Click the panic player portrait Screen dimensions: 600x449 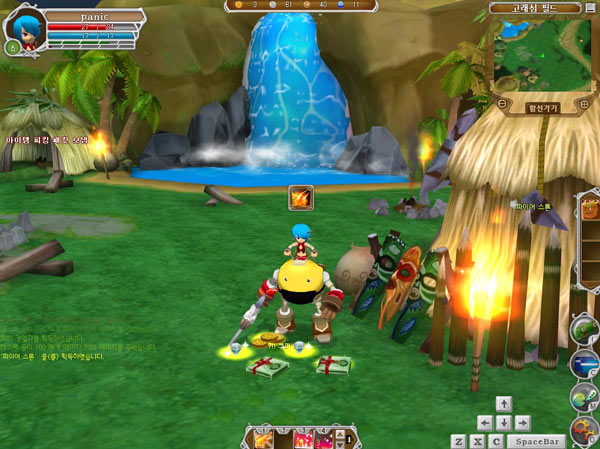(x=27, y=26)
